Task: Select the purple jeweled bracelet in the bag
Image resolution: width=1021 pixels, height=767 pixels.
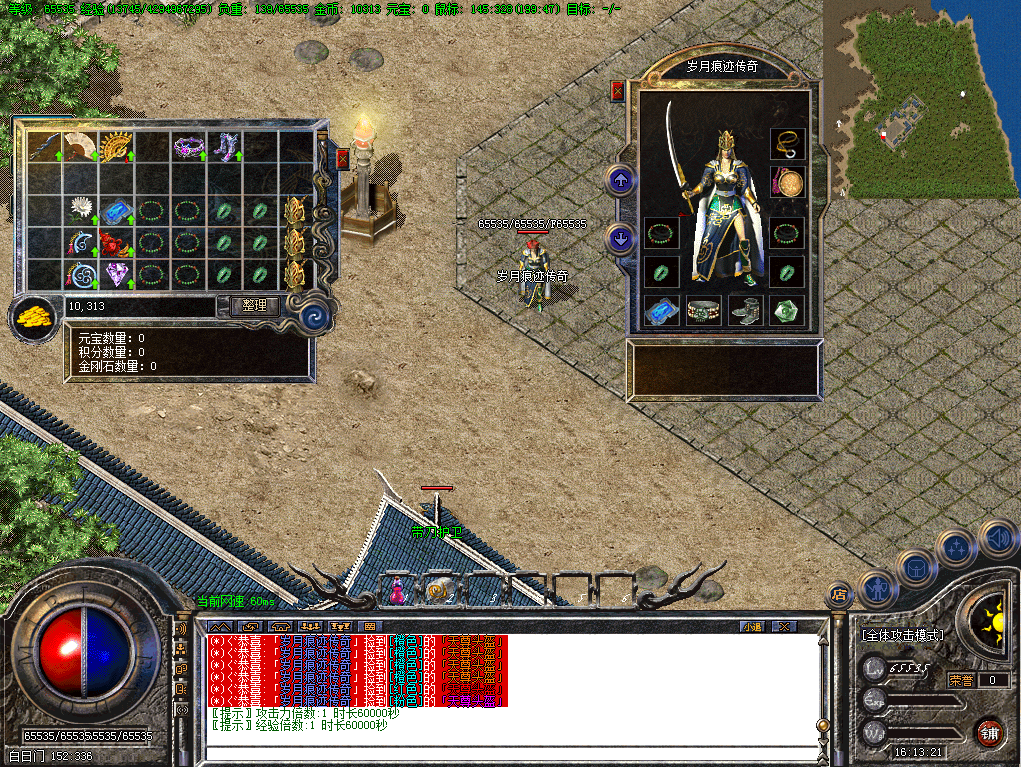Action: pyautogui.click(x=187, y=147)
